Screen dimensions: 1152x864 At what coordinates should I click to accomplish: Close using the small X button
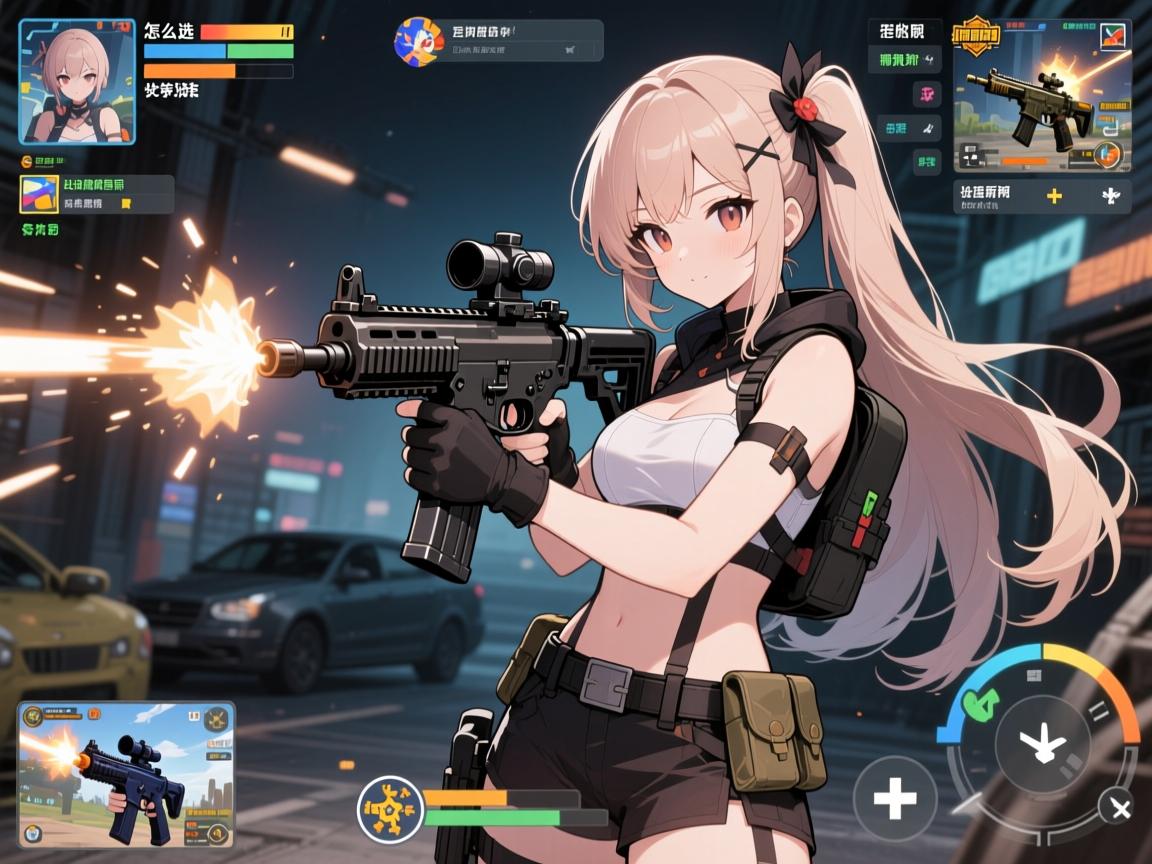1115,806
